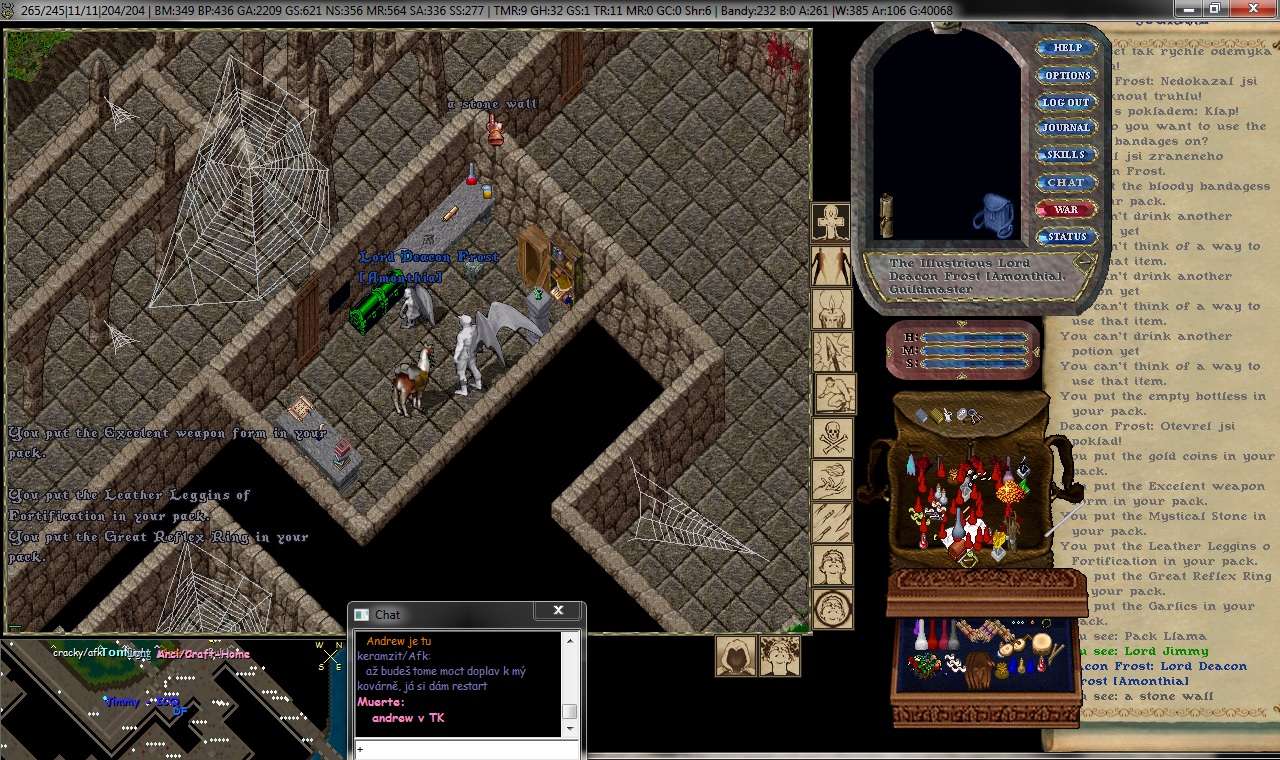Show the character Status window
Image resolution: width=1280 pixels, height=760 pixels.
tap(1066, 237)
